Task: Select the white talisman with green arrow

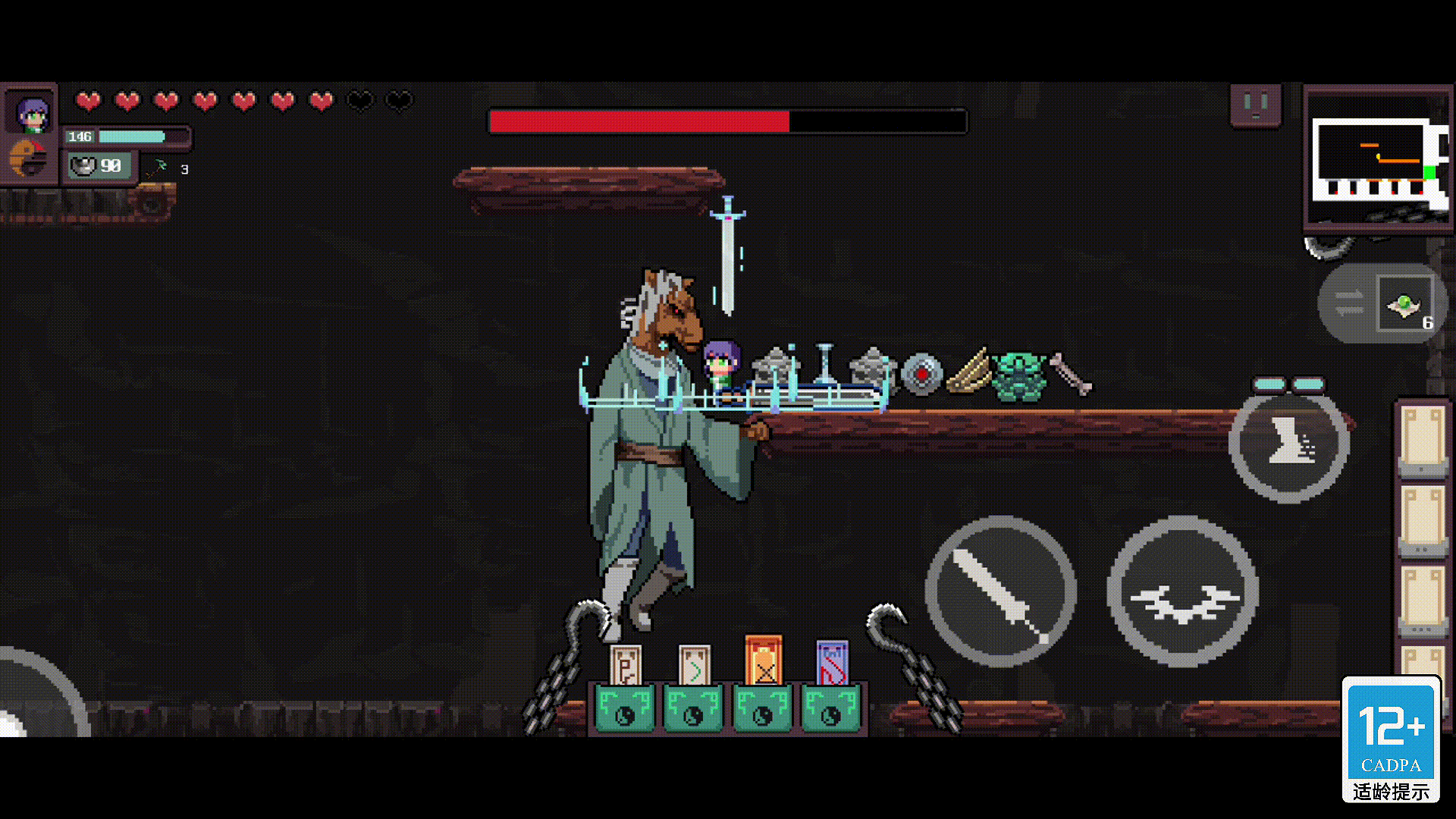Action: coord(694,666)
